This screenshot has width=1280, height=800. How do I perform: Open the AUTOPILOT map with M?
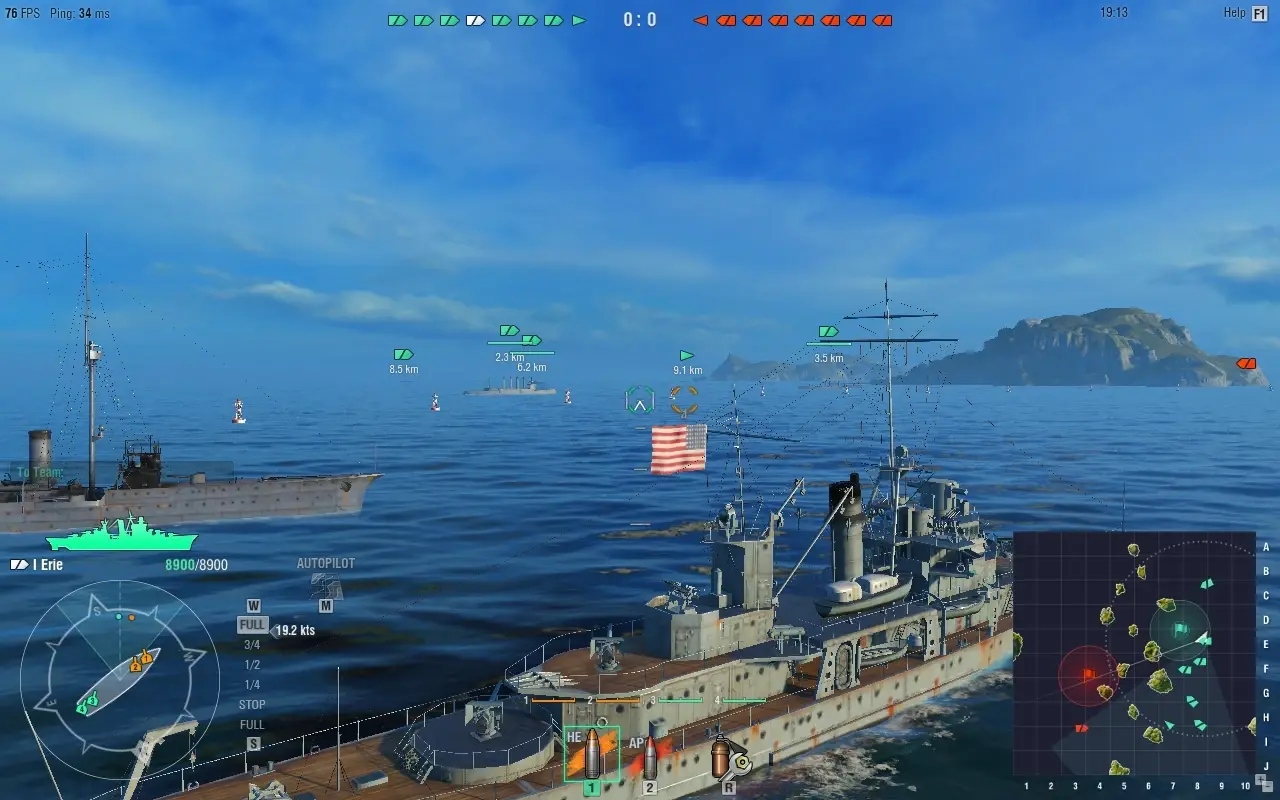coord(324,601)
